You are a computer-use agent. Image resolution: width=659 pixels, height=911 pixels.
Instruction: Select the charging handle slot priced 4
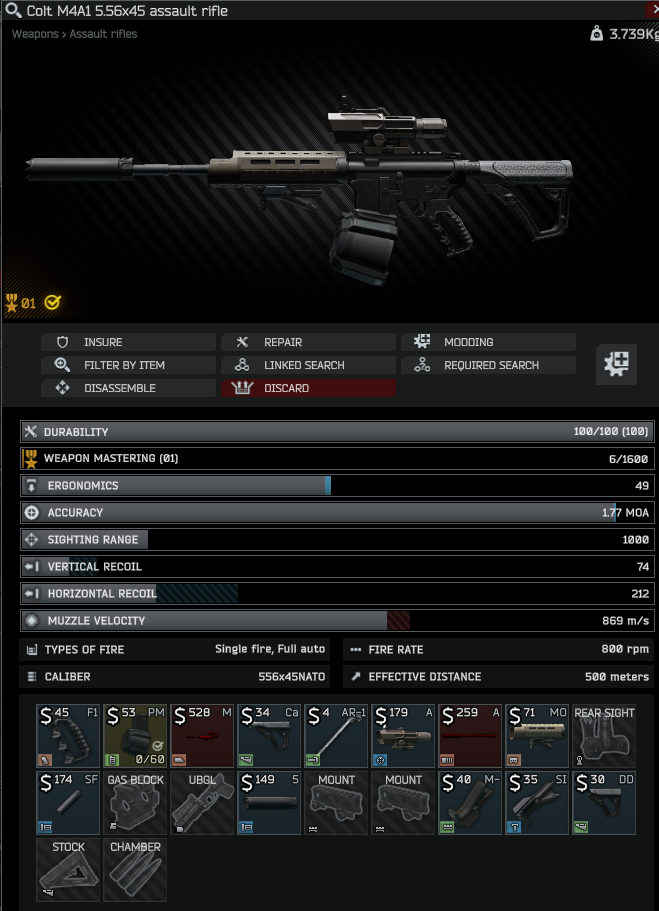[337, 736]
